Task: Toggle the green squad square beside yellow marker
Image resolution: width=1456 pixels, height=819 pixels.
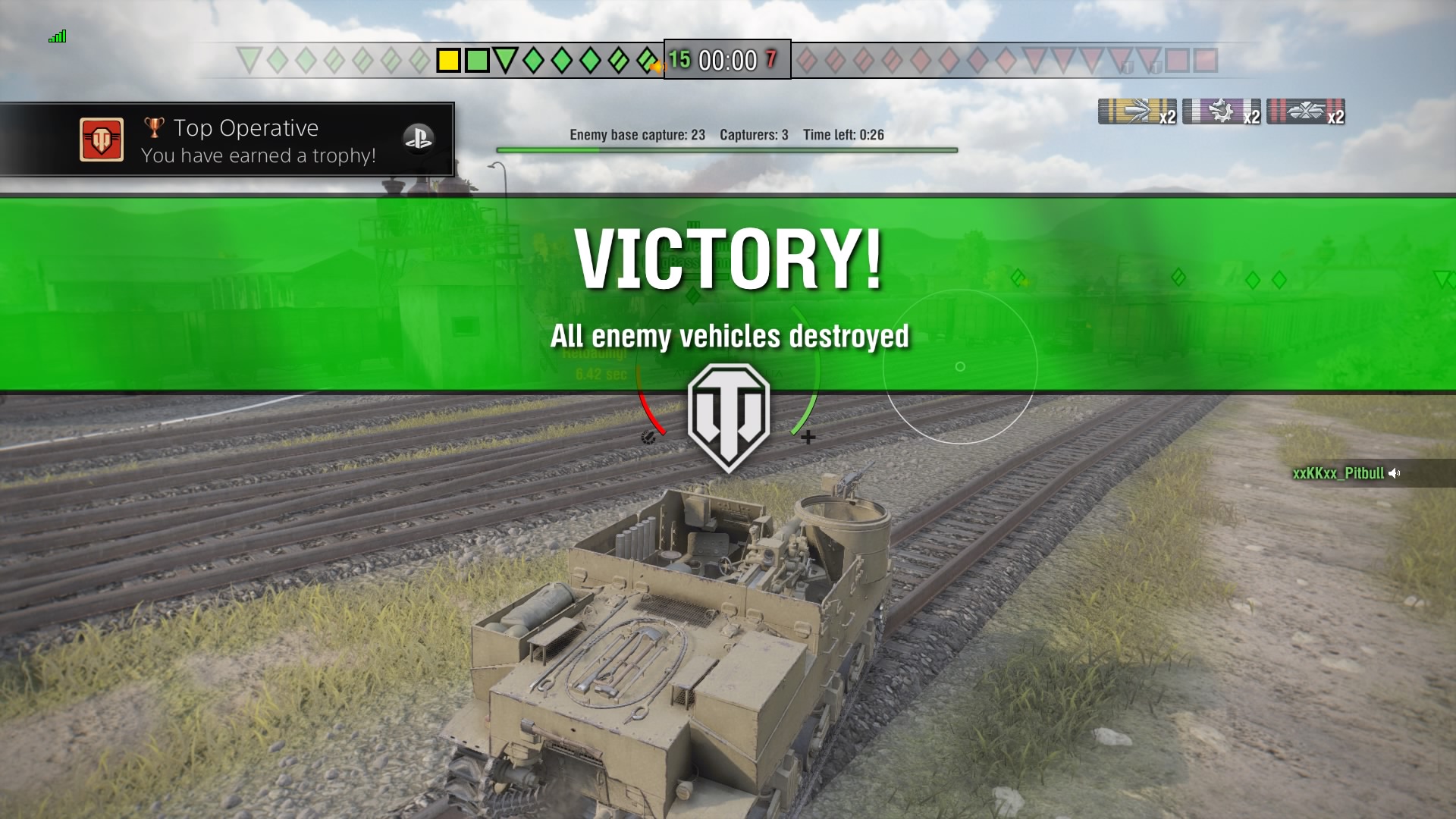Action: pyautogui.click(x=476, y=59)
